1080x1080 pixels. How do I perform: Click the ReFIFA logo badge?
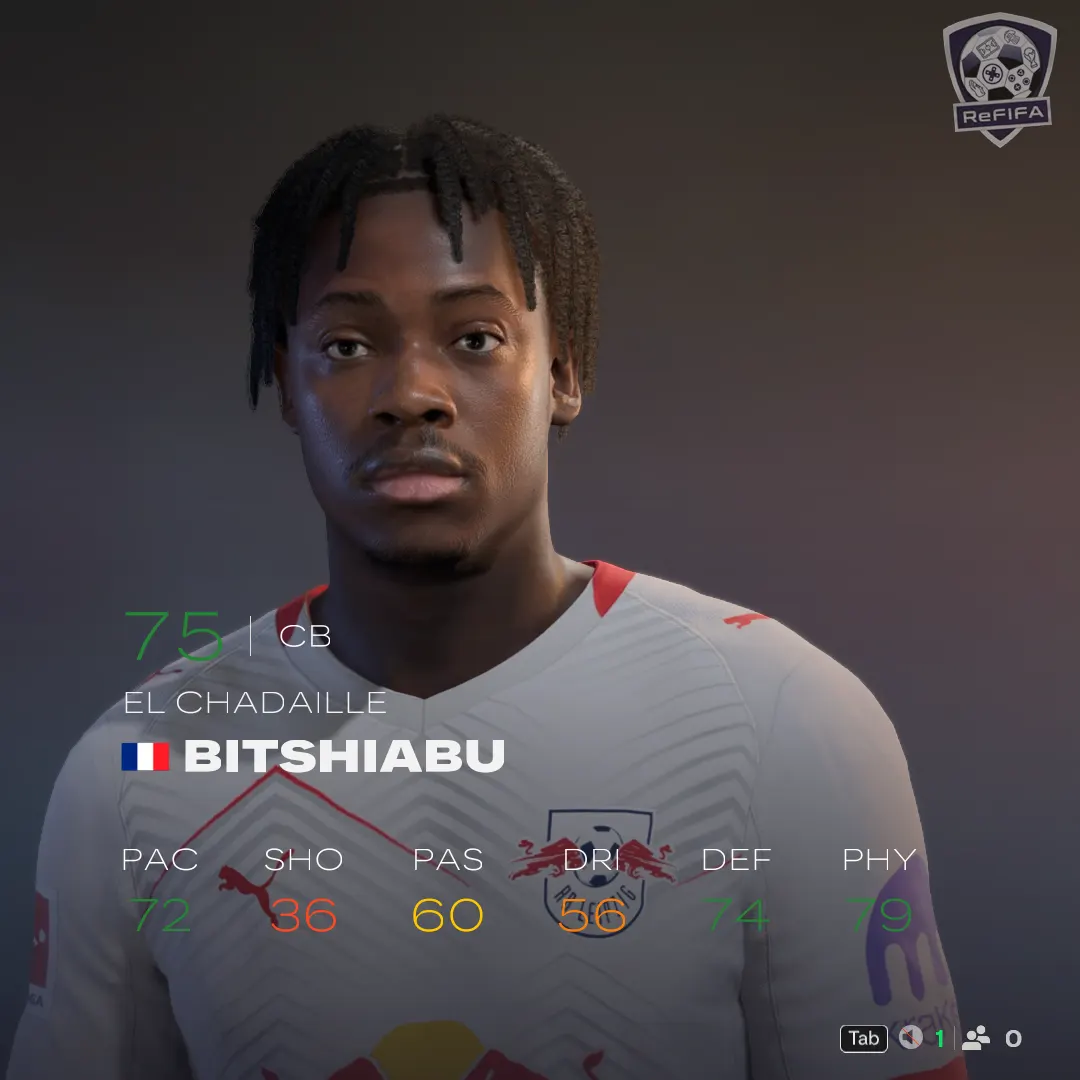point(999,78)
